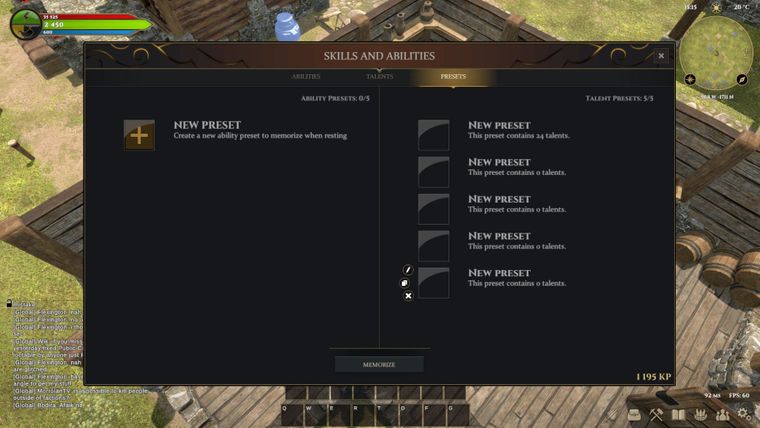Create a new ability preset
This screenshot has width=760, height=428.
(x=139, y=135)
